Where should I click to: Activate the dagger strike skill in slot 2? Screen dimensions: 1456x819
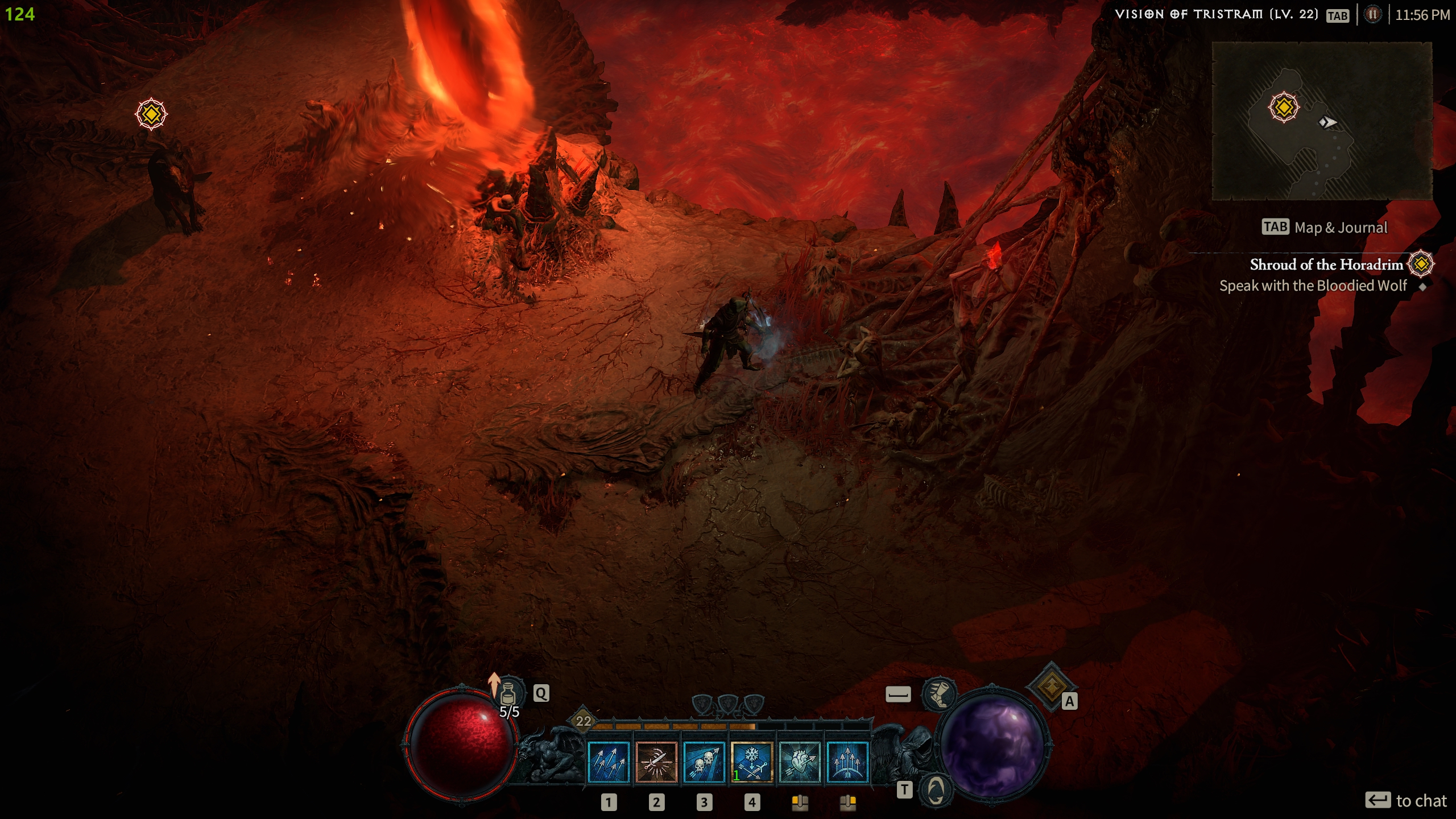656,763
